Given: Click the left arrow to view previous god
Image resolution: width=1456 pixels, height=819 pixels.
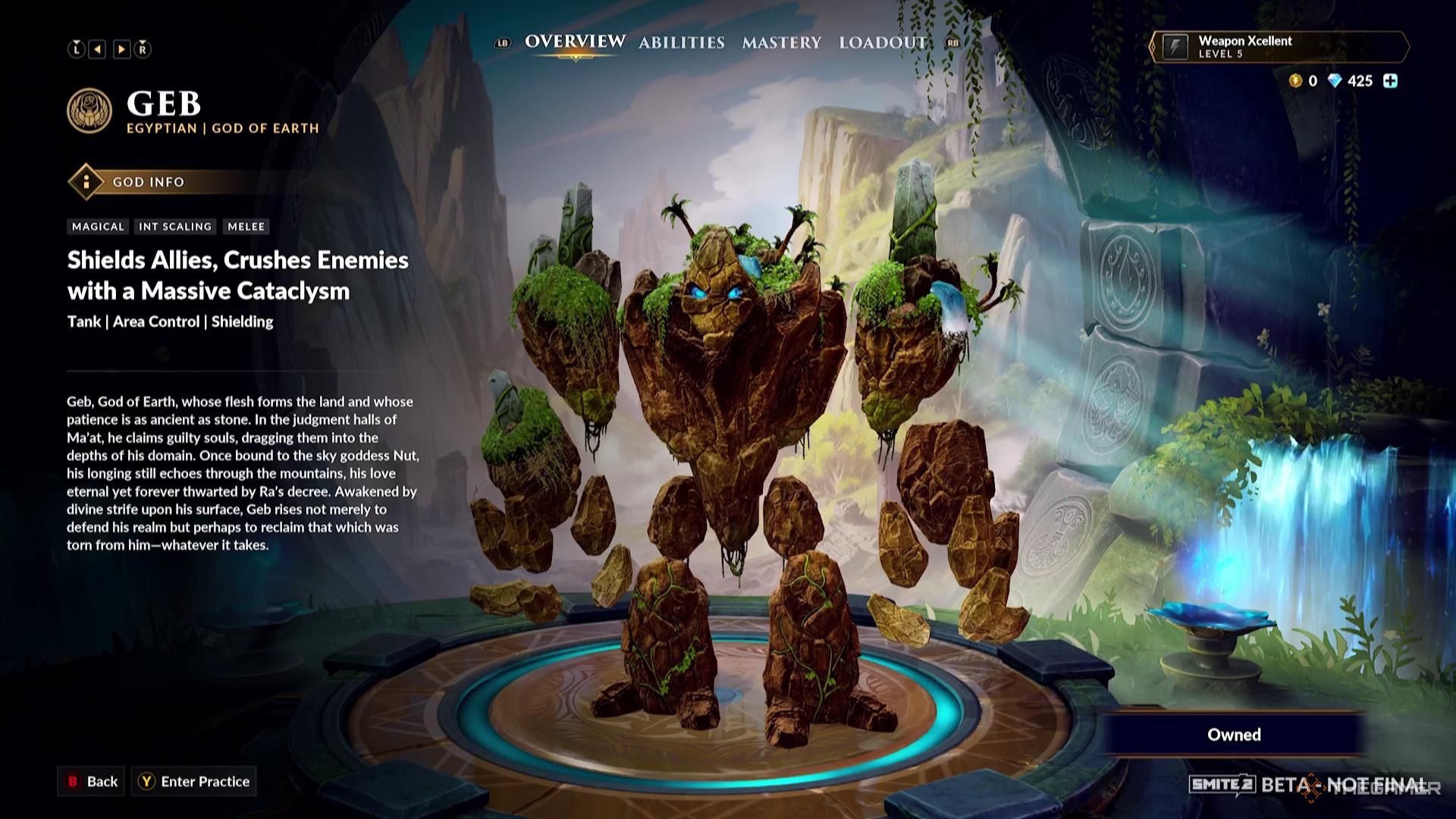Looking at the screenshot, I should 97,49.
